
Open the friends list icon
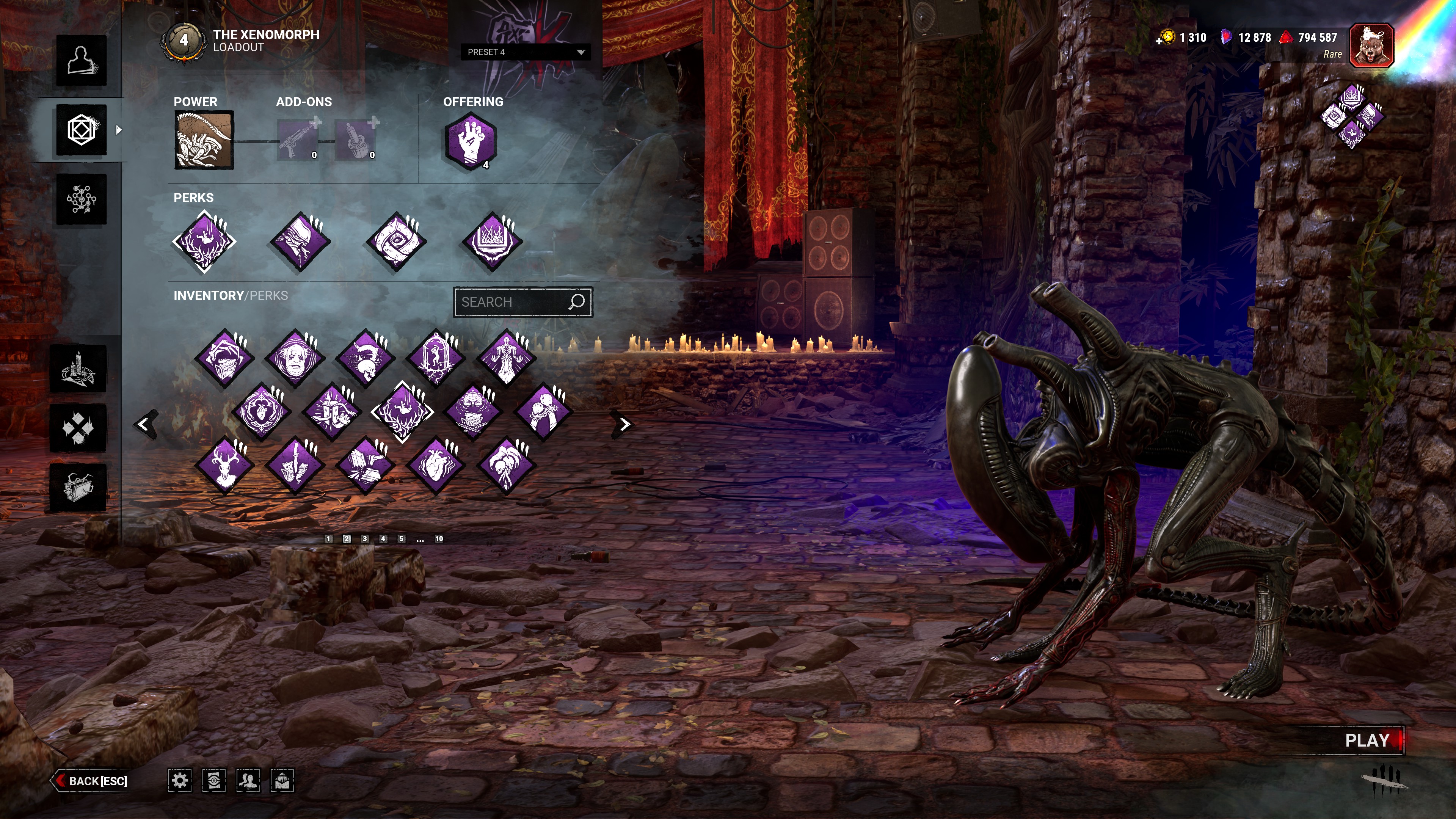point(248,781)
